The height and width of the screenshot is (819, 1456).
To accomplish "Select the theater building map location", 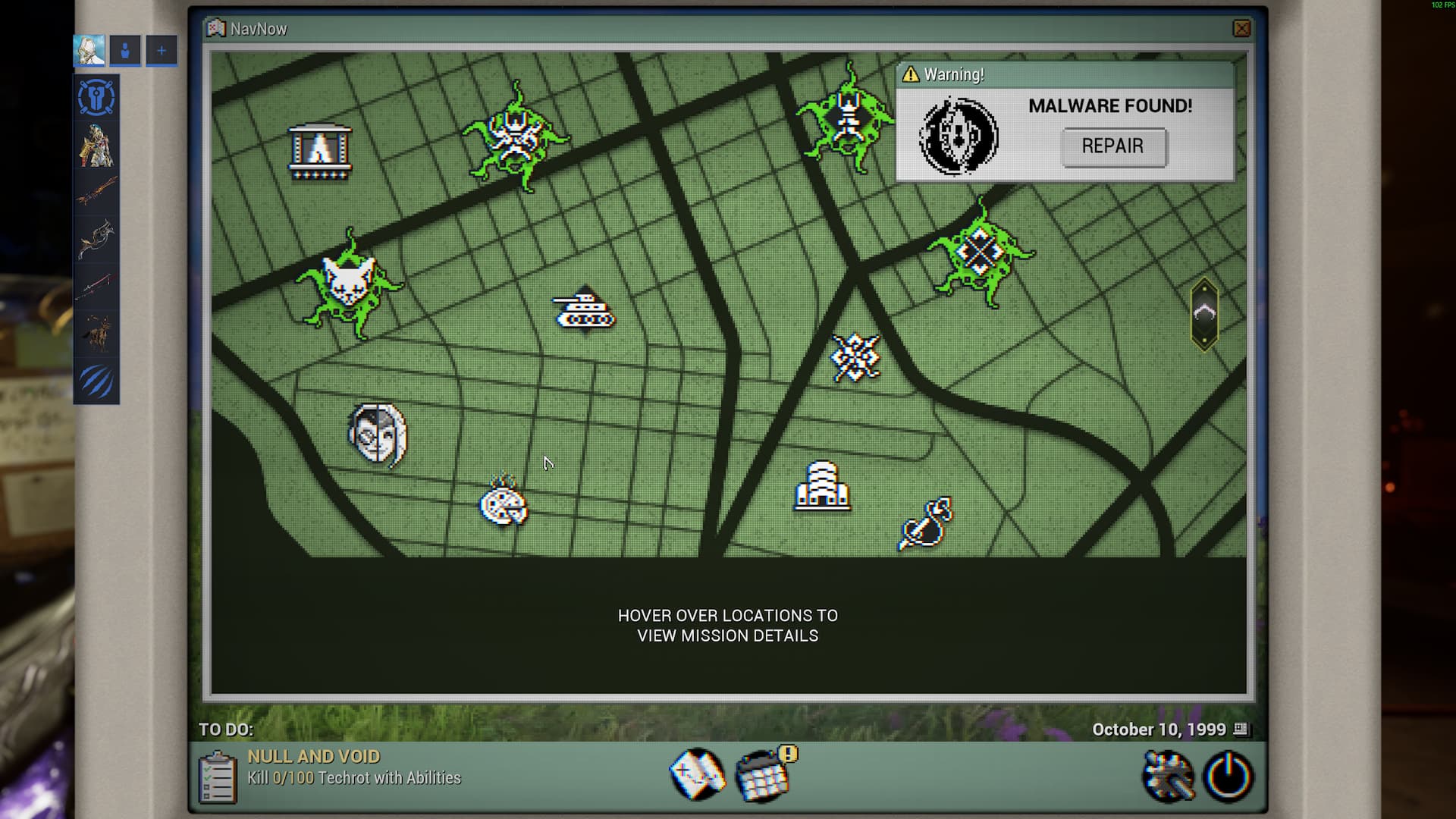I will (x=320, y=152).
